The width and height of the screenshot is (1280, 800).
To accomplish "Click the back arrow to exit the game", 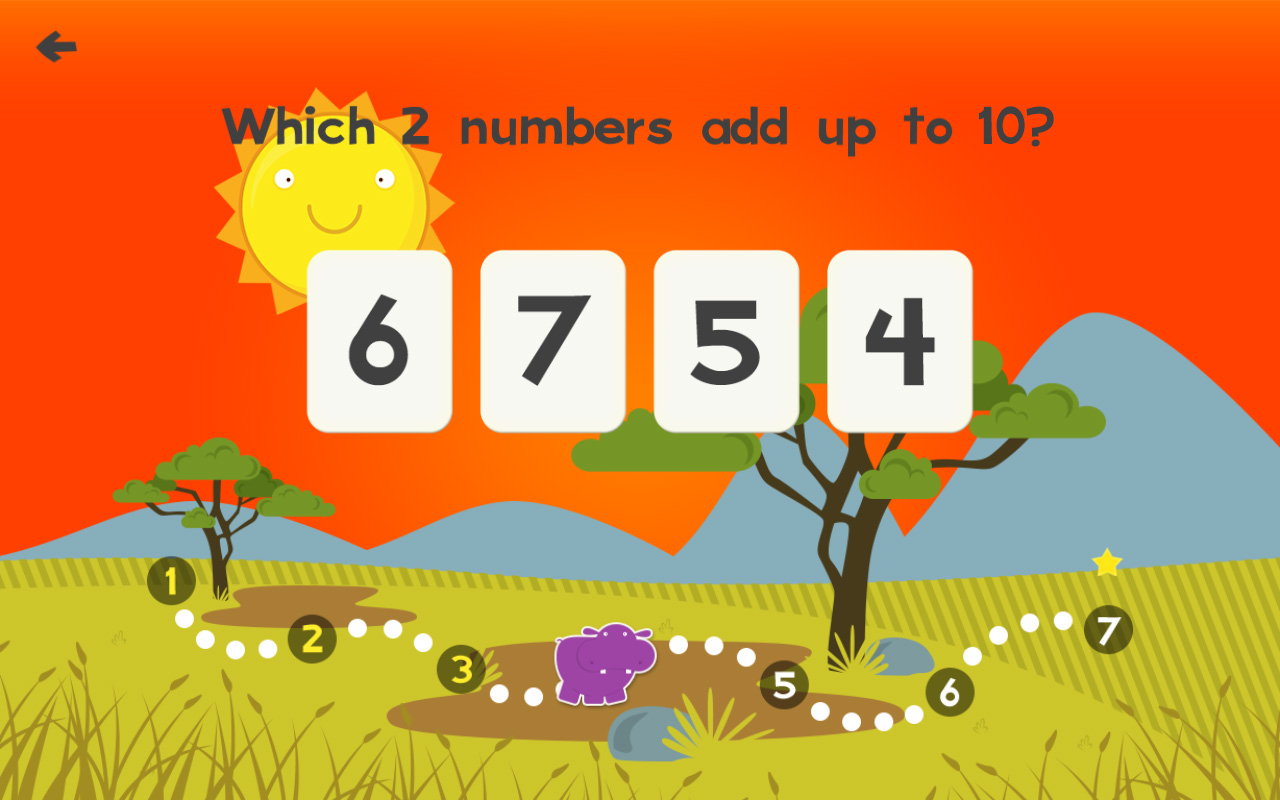I will (57, 44).
